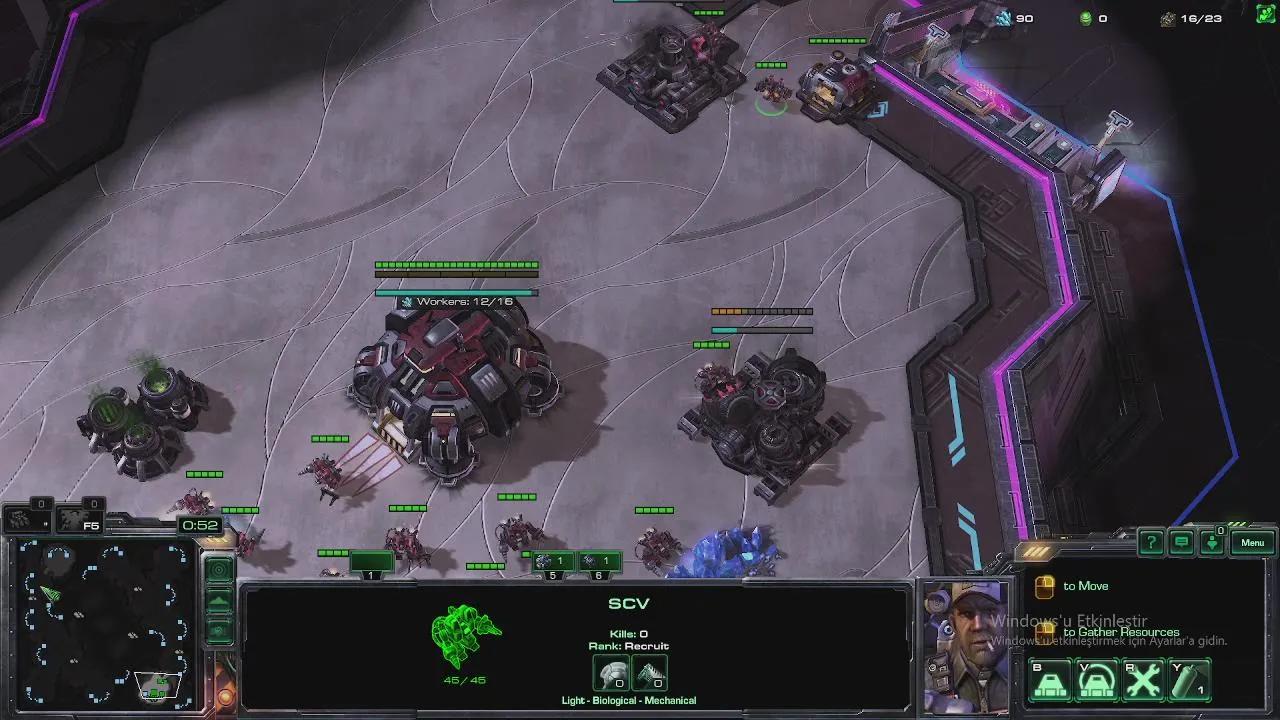Image resolution: width=1280 pixels, height=720 pixels.
Task: Open the Help question mark button
Action: pyautogui.click(x=1151, y=543)
